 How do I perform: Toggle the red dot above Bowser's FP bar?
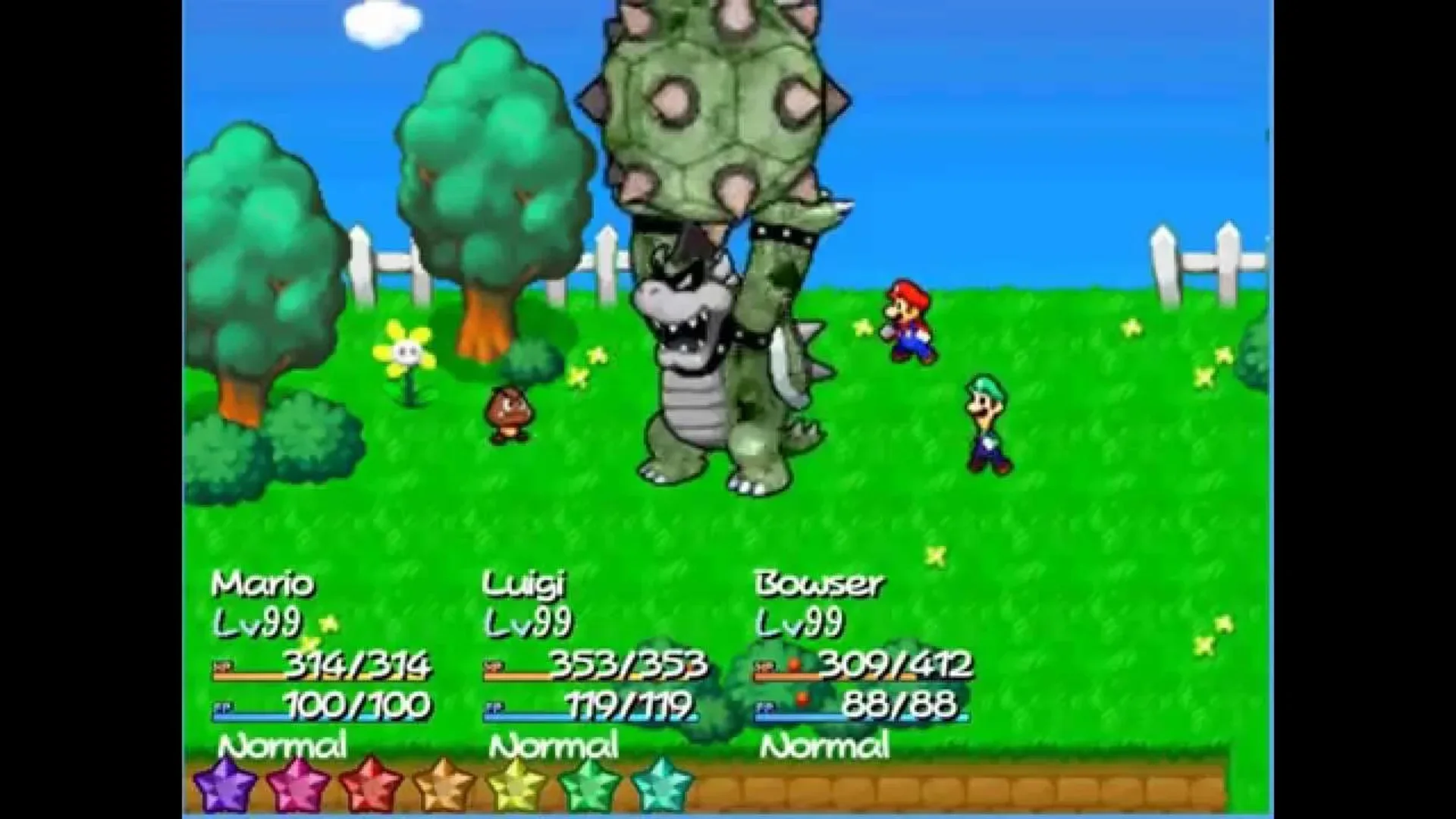pyautogui.click(x=802, y=698)
